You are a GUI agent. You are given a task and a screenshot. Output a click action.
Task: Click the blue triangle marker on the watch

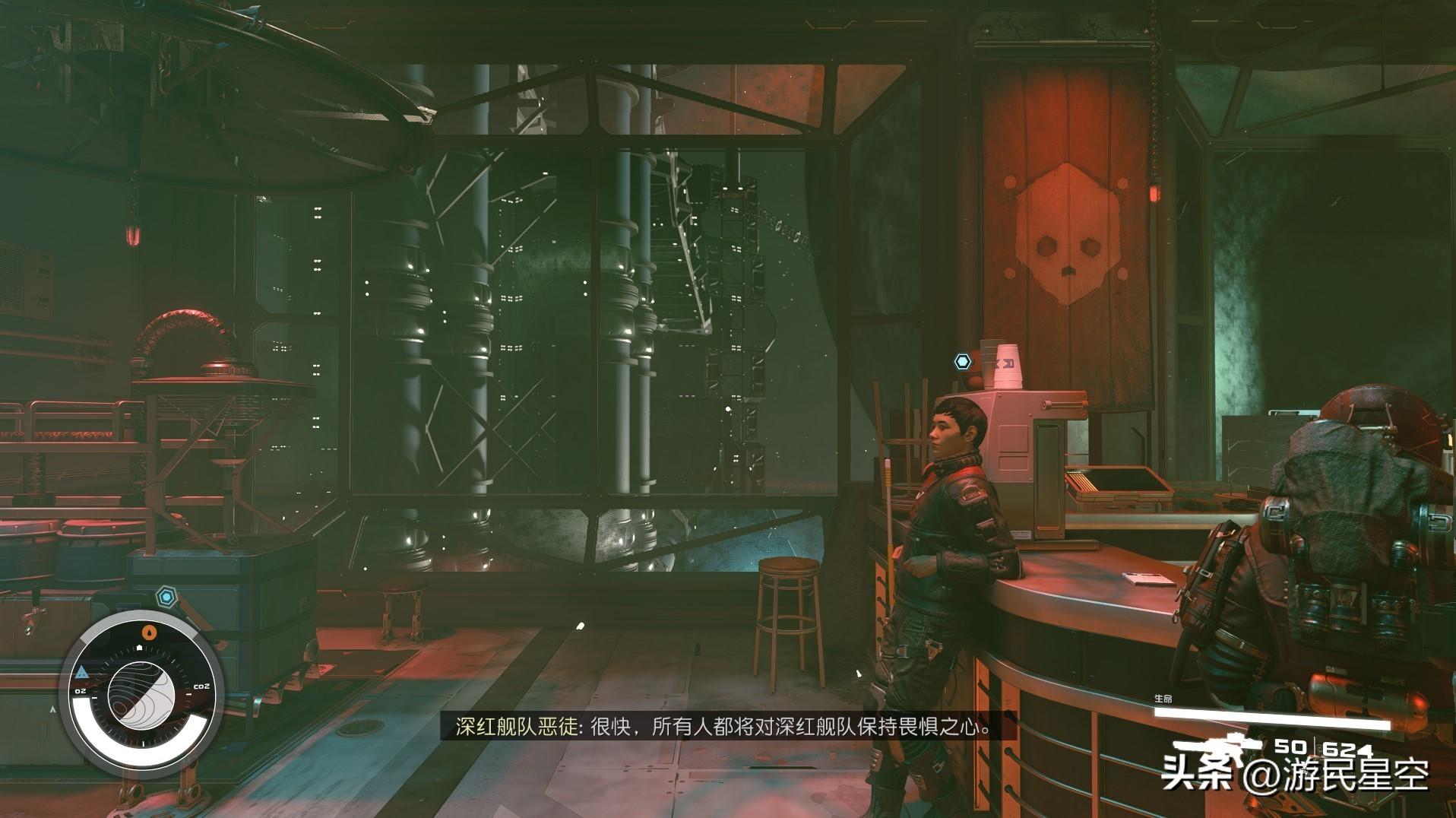[x=81, y=671]
